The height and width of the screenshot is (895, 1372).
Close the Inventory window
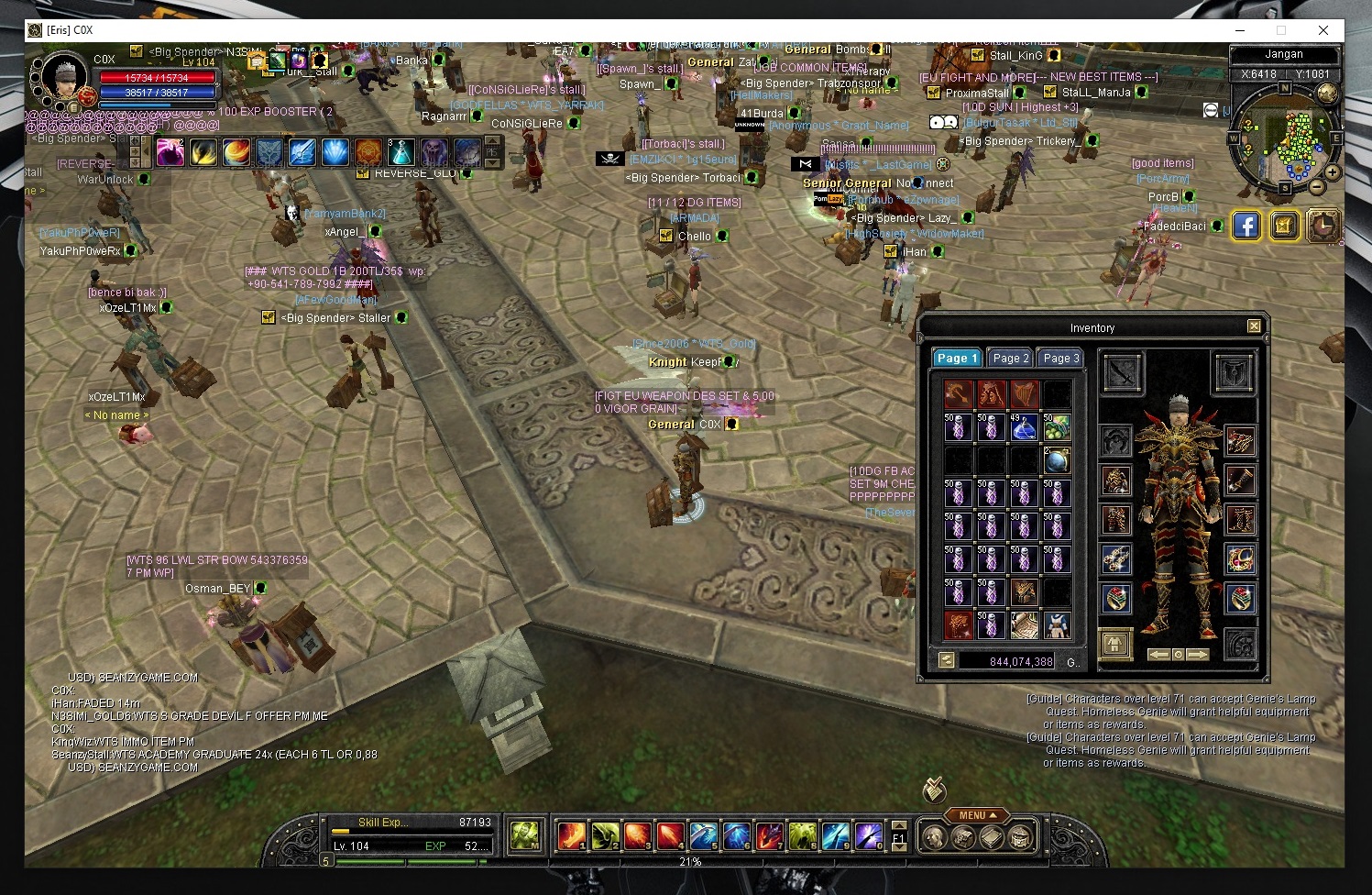tap(1254, 326)
